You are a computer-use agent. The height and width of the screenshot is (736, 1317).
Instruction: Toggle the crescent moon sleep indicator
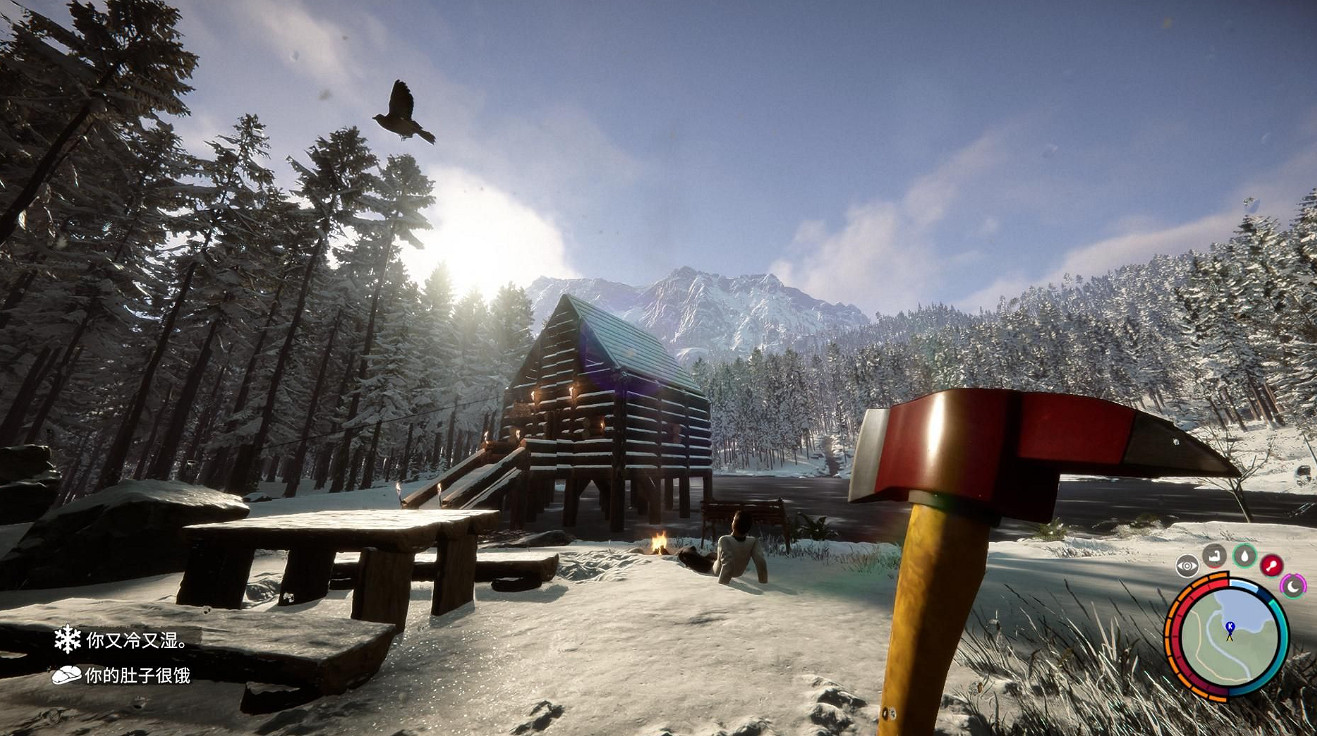tap(1293, 585)
